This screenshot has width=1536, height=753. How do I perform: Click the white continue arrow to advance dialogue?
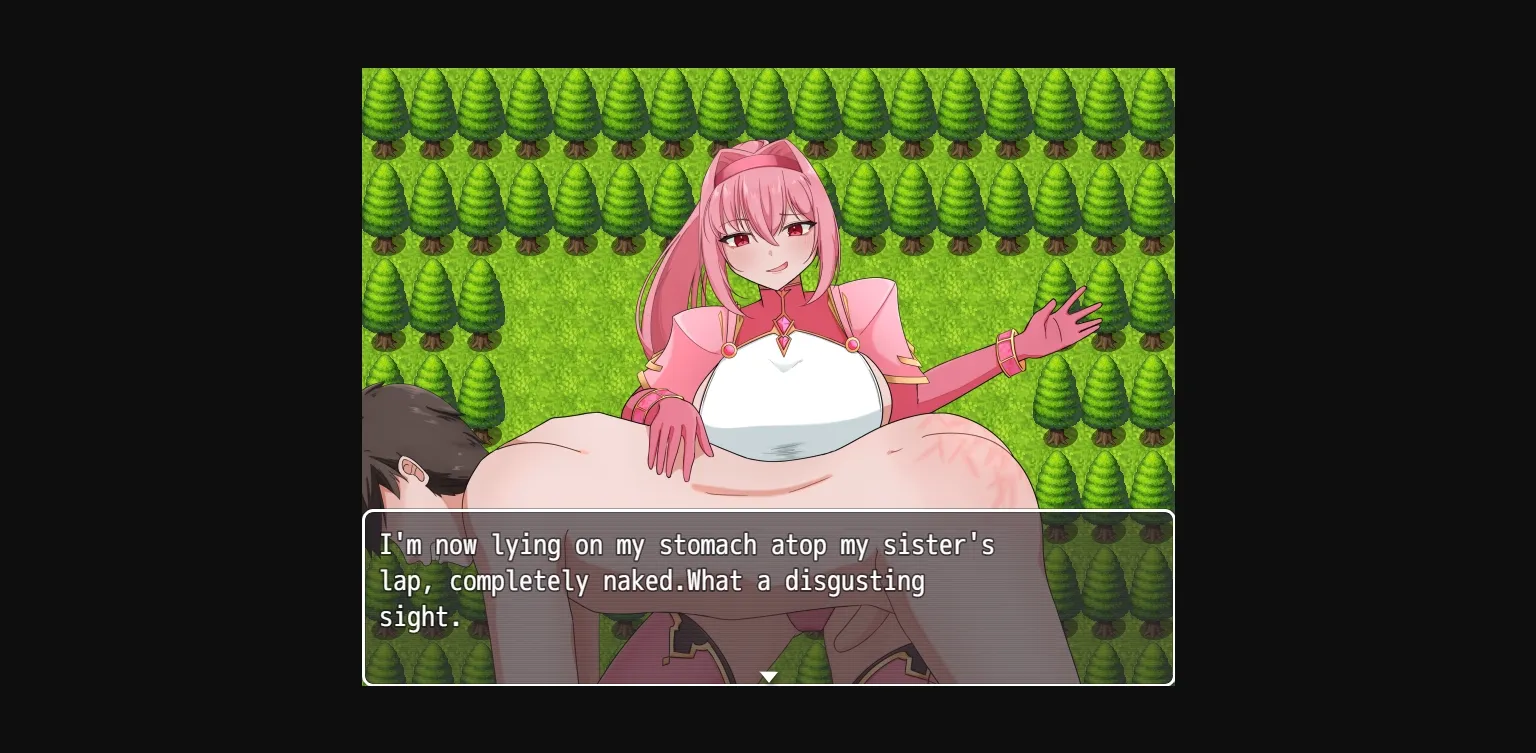pos(768,676)
